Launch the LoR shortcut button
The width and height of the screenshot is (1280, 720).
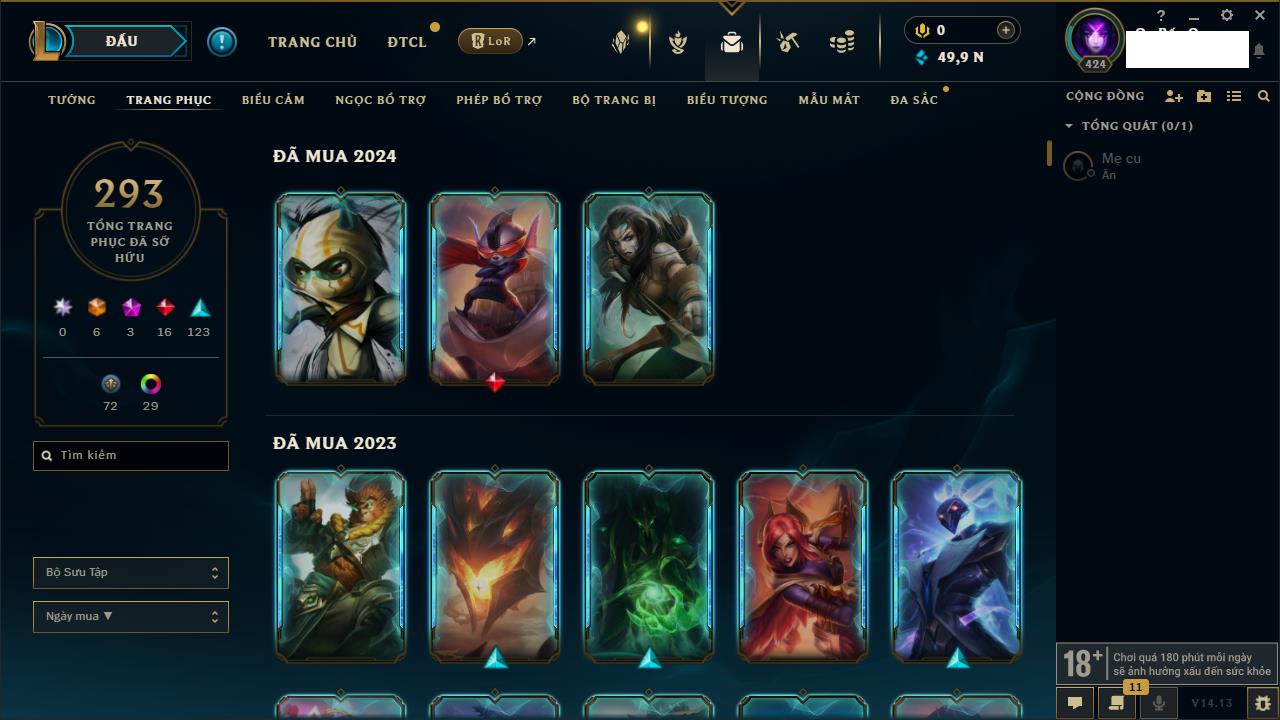tap(491, 41)
